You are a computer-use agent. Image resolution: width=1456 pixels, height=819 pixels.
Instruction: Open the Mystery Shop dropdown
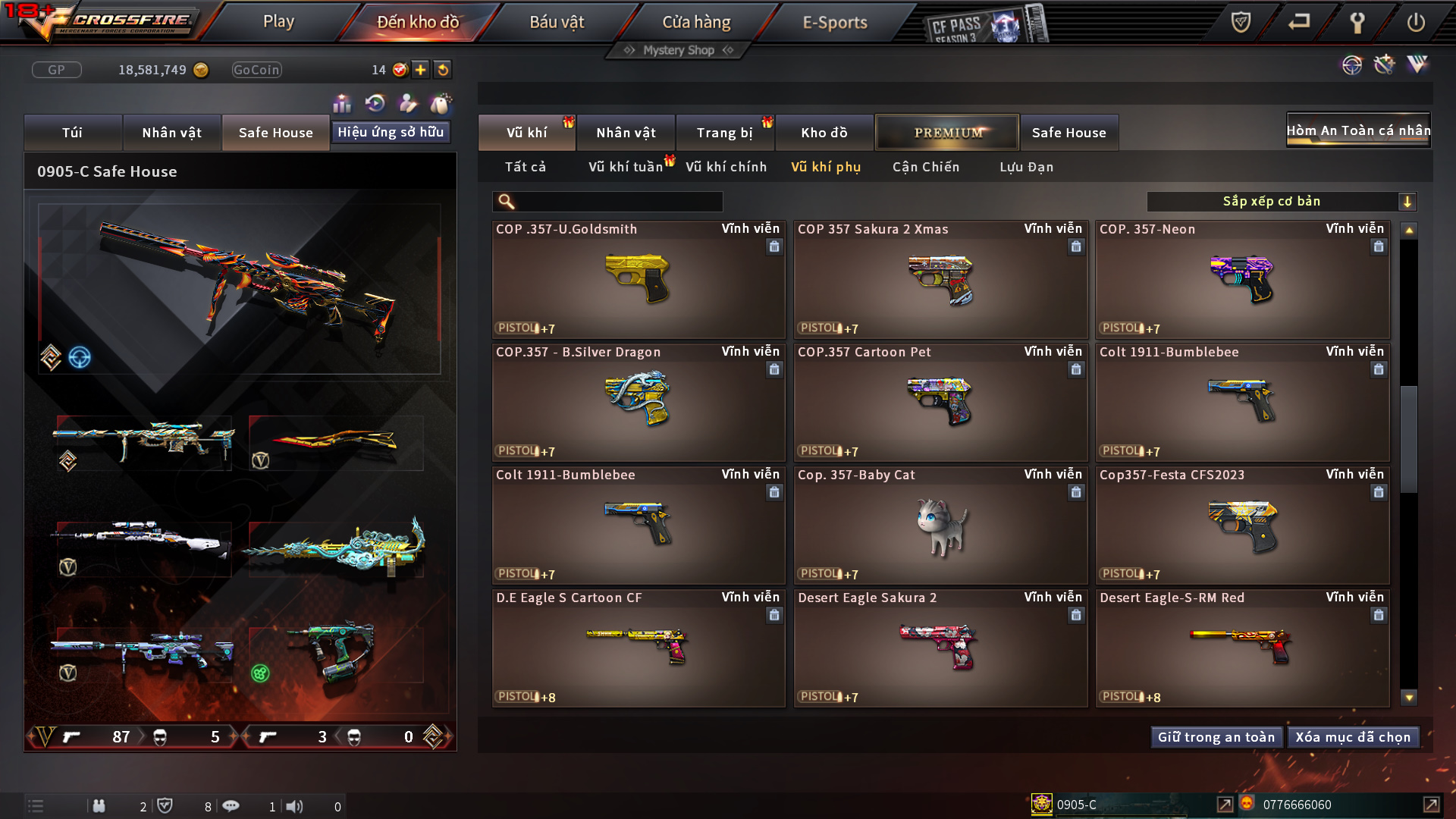click(679, 50)
